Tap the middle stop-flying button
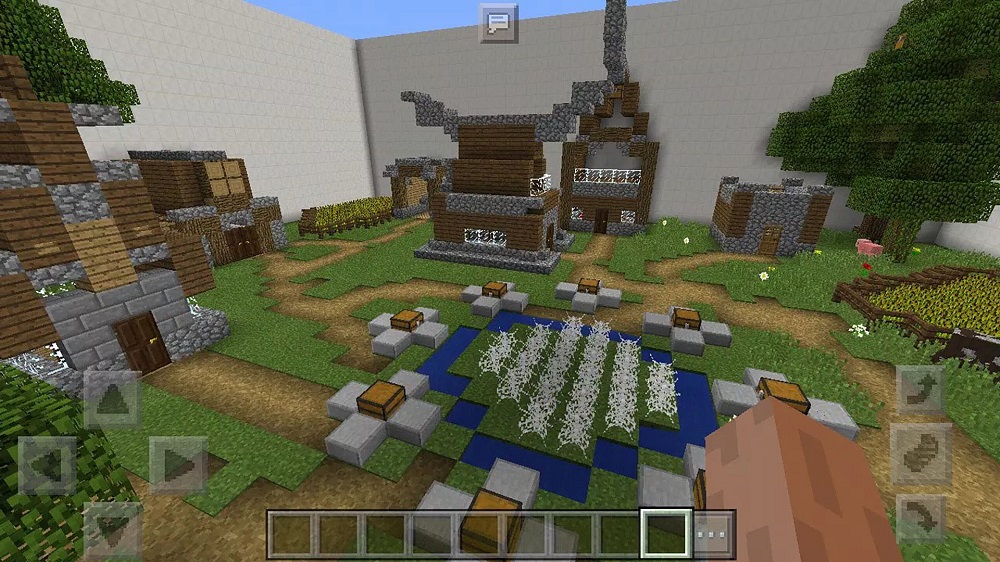The image size is (1000, 562). [x=921, y=455]
